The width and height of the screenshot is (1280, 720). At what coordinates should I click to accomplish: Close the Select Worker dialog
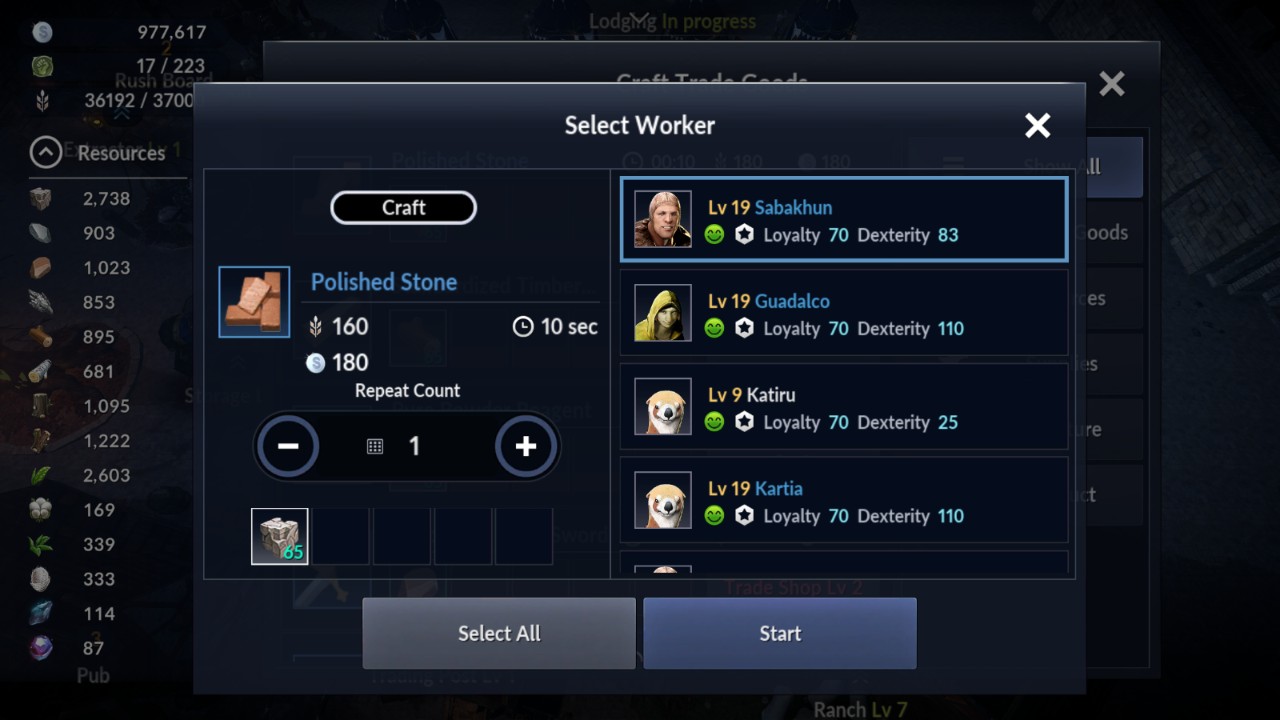[1037, 125]
